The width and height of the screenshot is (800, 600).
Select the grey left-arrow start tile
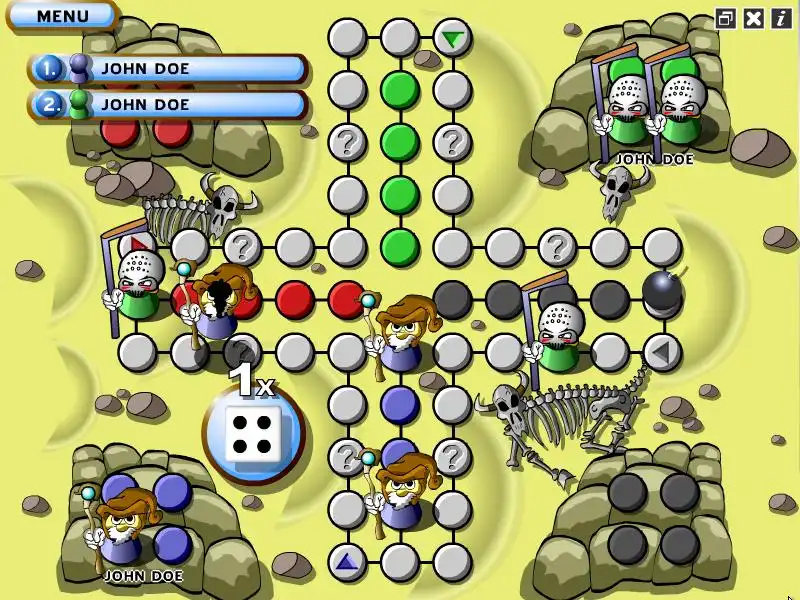coord(661,351)
